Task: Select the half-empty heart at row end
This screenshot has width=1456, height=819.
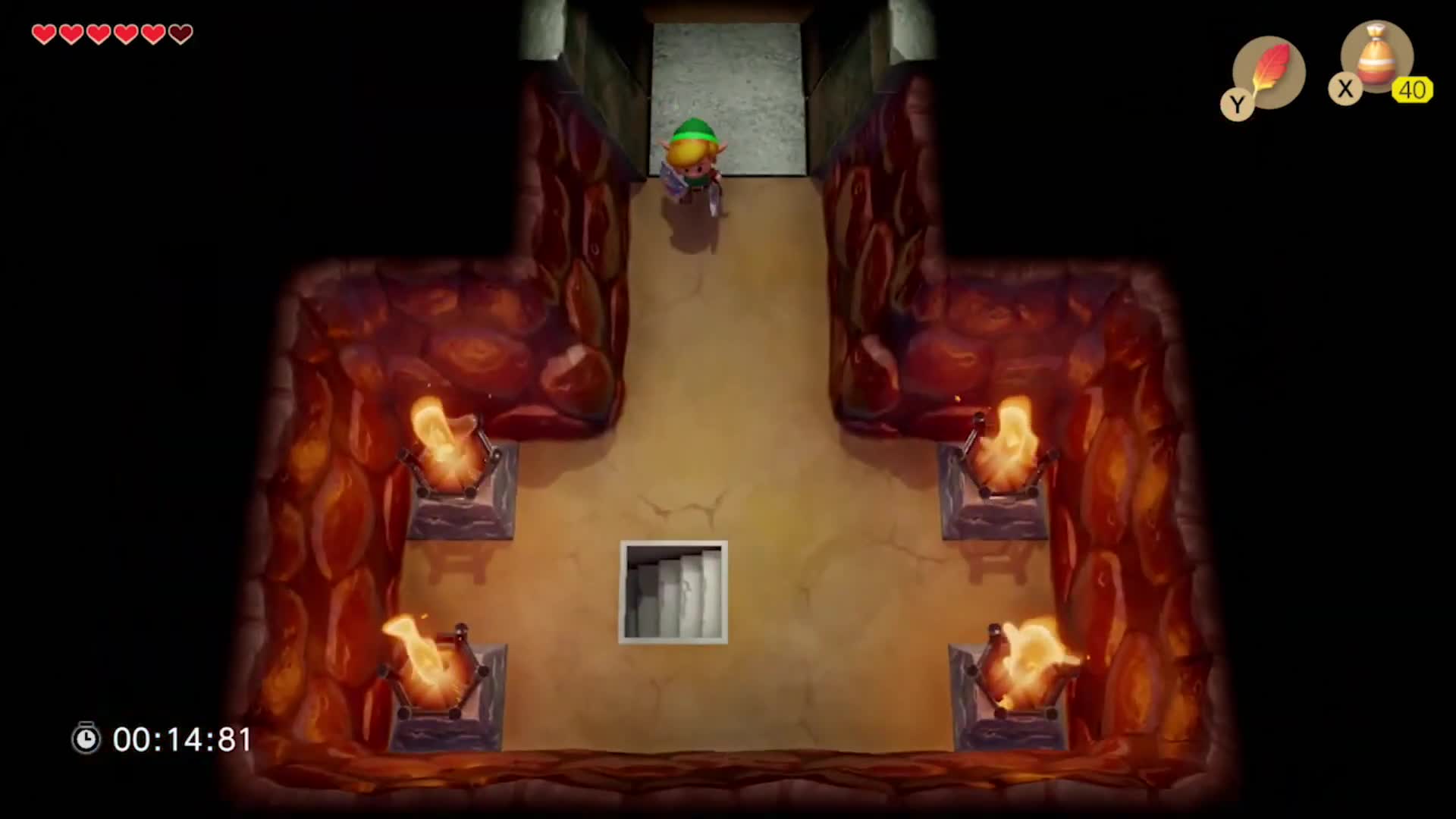Action: coord(179,33)
